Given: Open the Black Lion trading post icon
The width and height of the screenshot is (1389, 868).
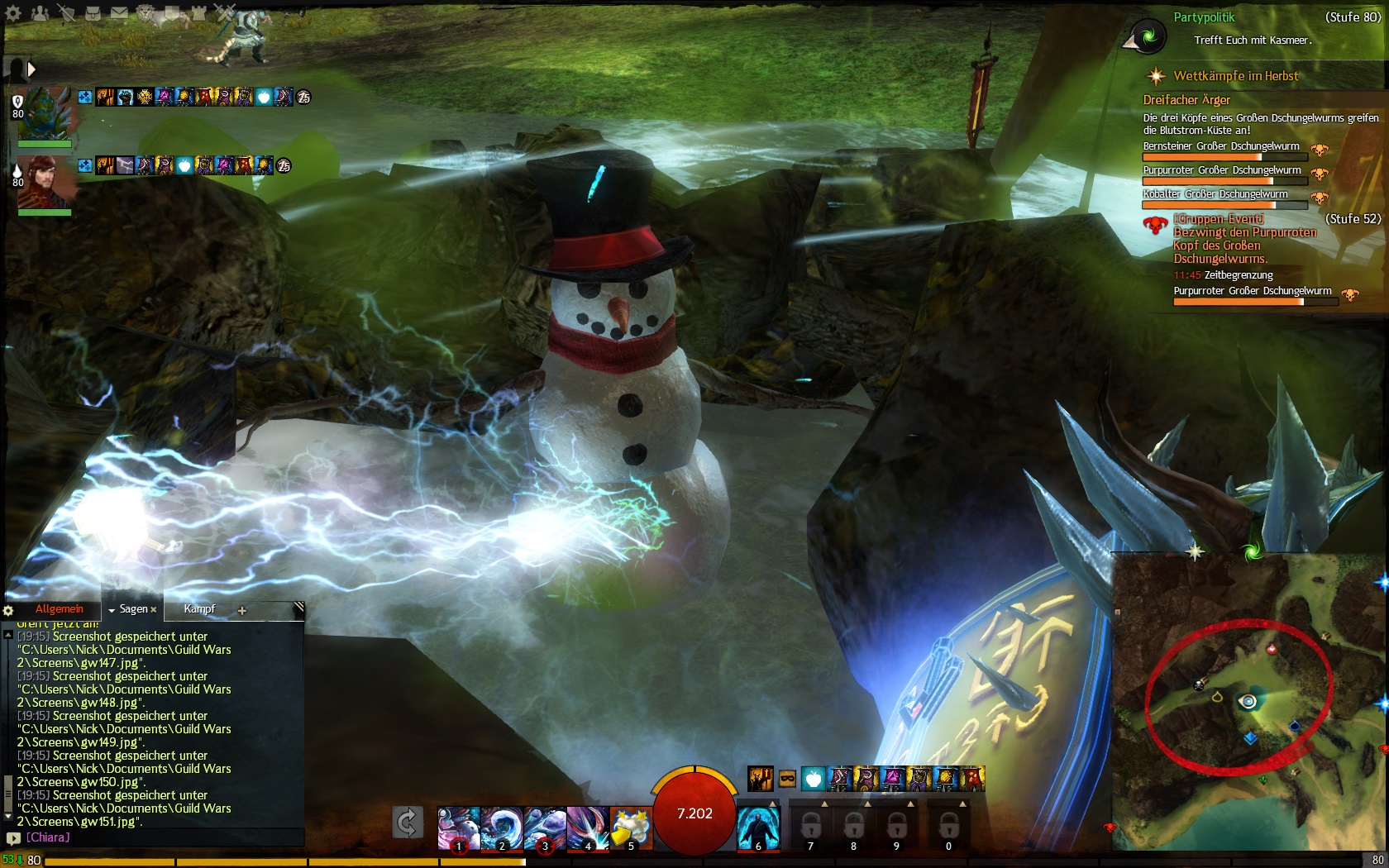Looking at the screenshot, I should 146,13.
